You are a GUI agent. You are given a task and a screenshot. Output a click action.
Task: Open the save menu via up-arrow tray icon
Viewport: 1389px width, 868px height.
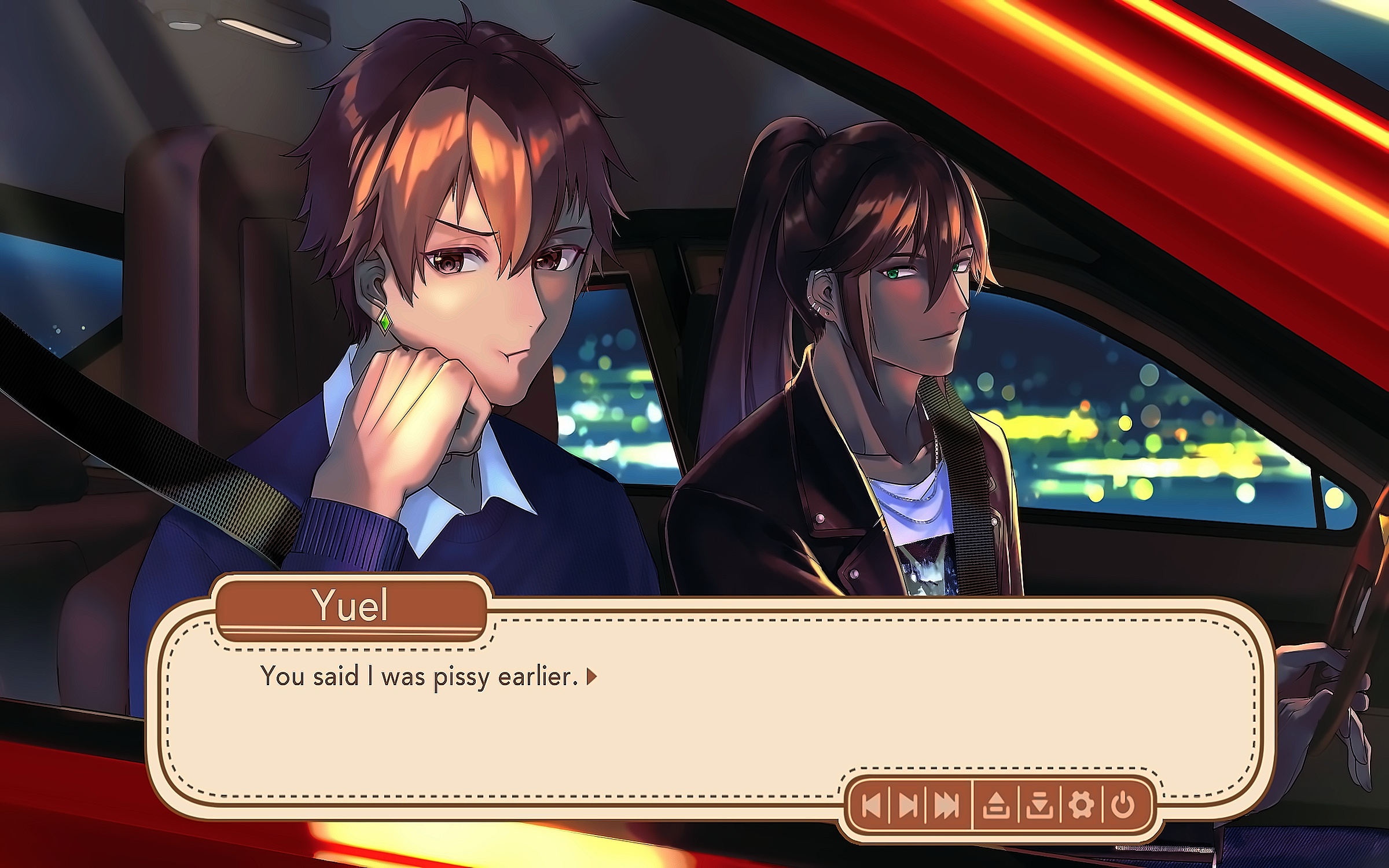(x=996, y=805)
